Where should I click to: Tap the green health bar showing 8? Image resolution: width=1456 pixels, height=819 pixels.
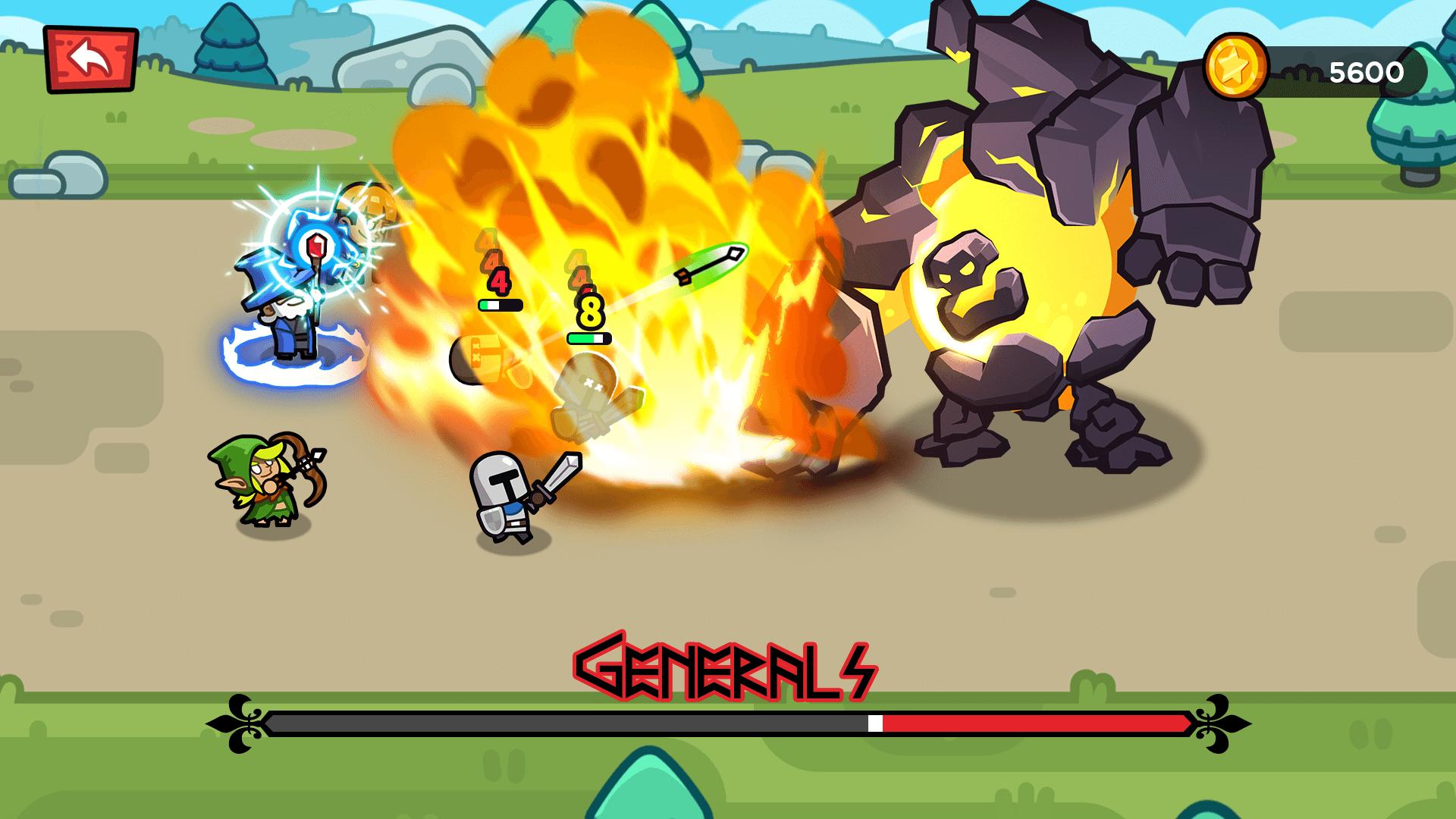pyautogui.click(x=588, y=337)
